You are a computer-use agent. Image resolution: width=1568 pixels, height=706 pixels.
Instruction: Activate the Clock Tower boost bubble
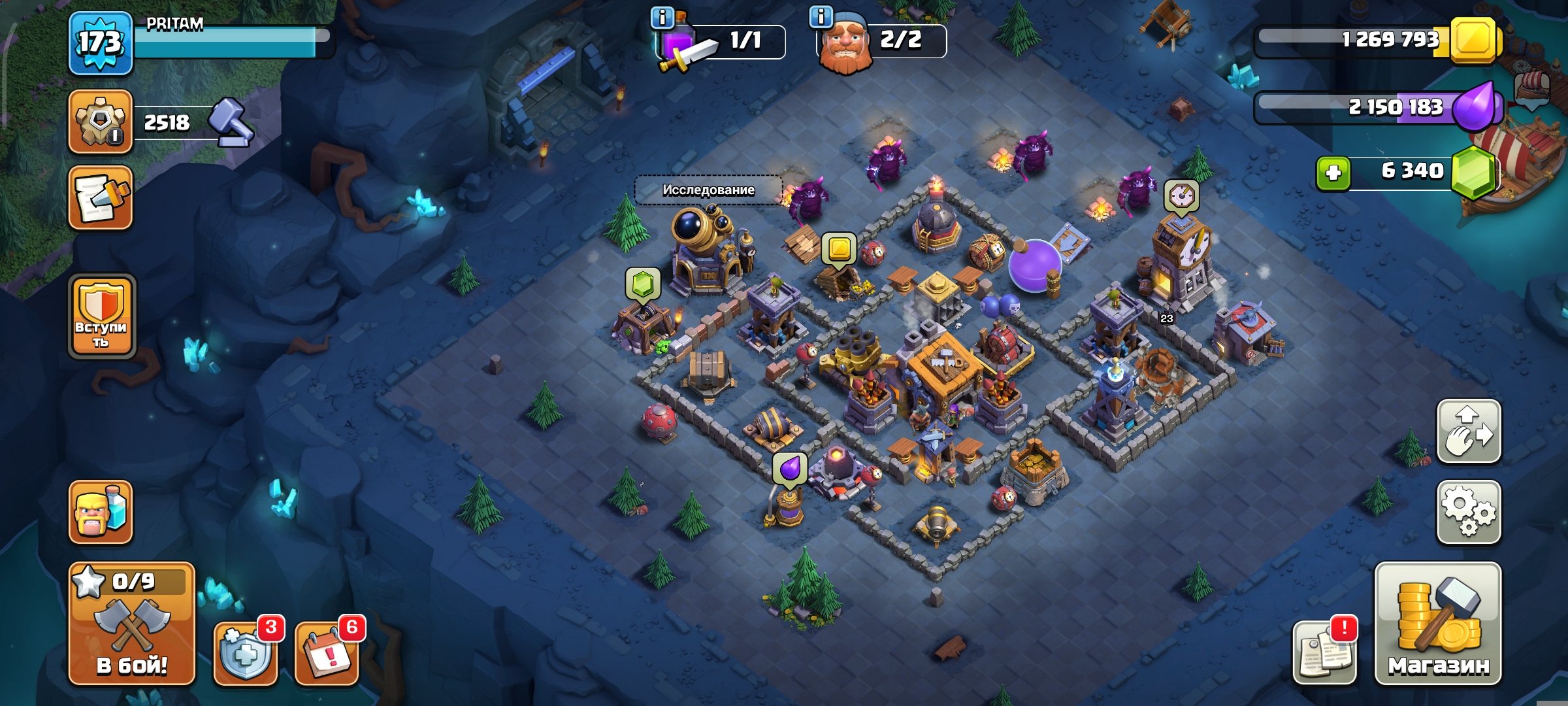coord(1181,195)
